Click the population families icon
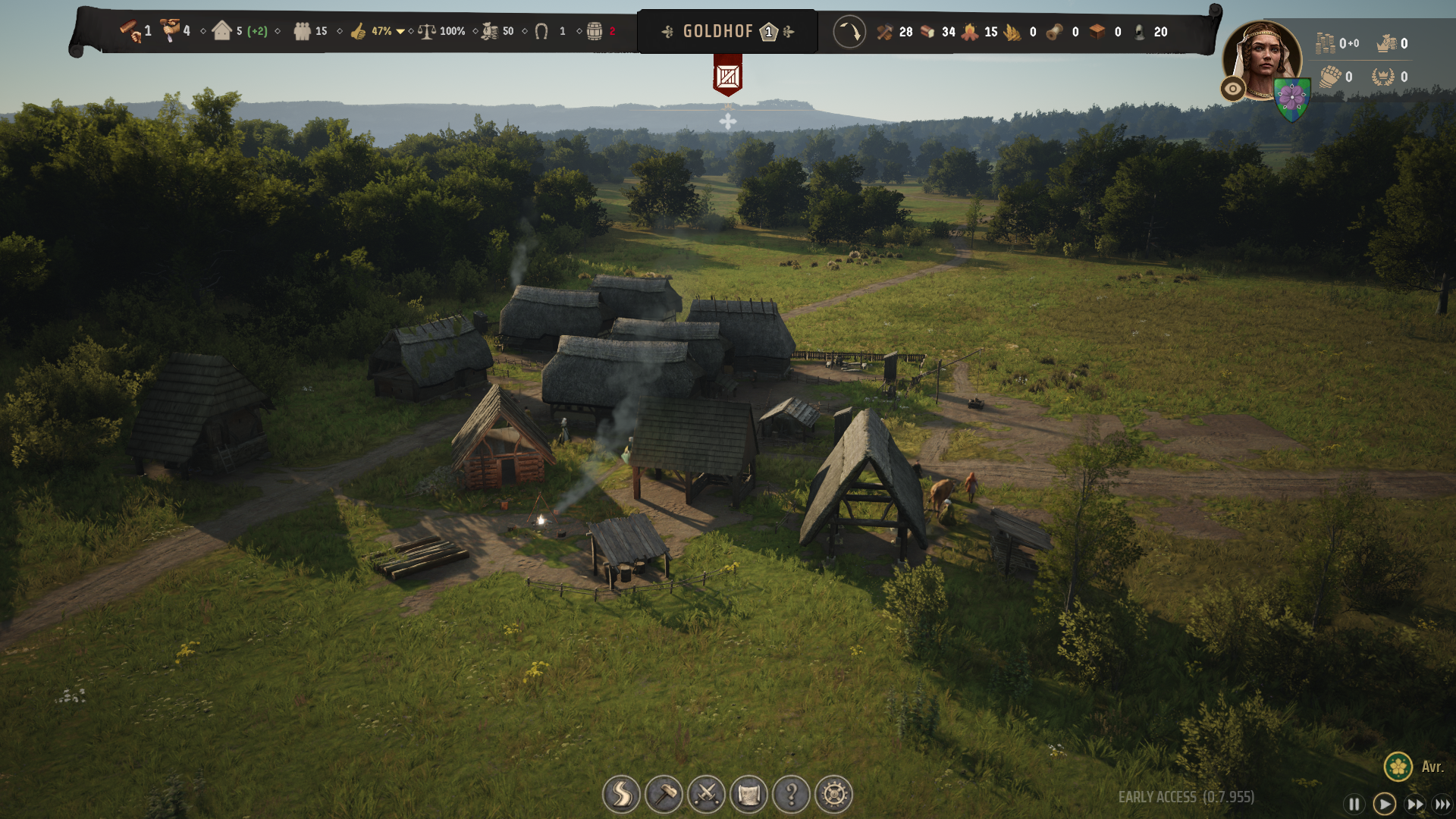The width and height of the screenshot is (1456, 819). coord(302,31)
